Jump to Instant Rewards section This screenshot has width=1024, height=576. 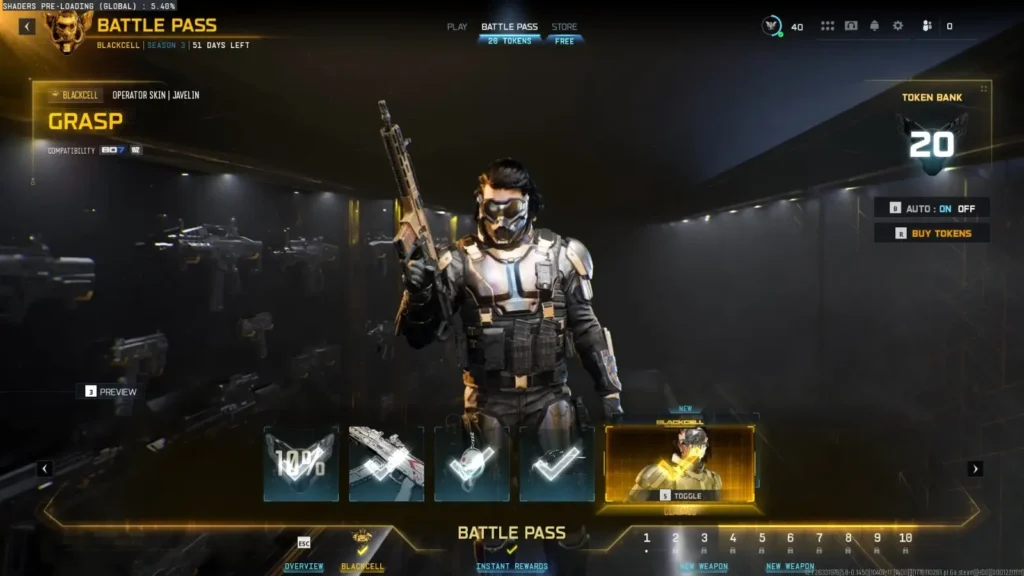point(512,566)
